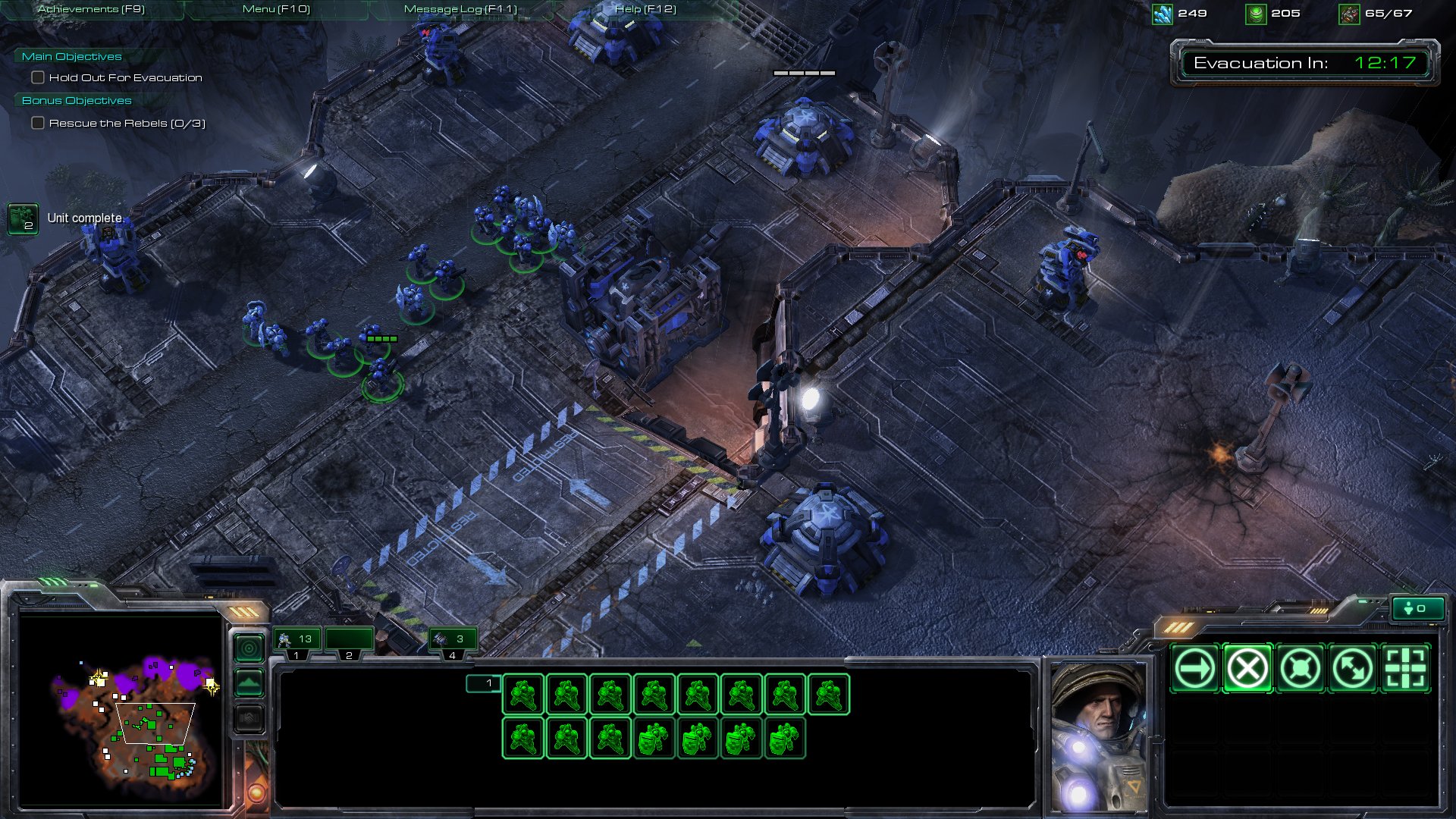Viewport: 1456px width, 819px height.
Task: Open the Help screen
Action: (x=645, y=9)
